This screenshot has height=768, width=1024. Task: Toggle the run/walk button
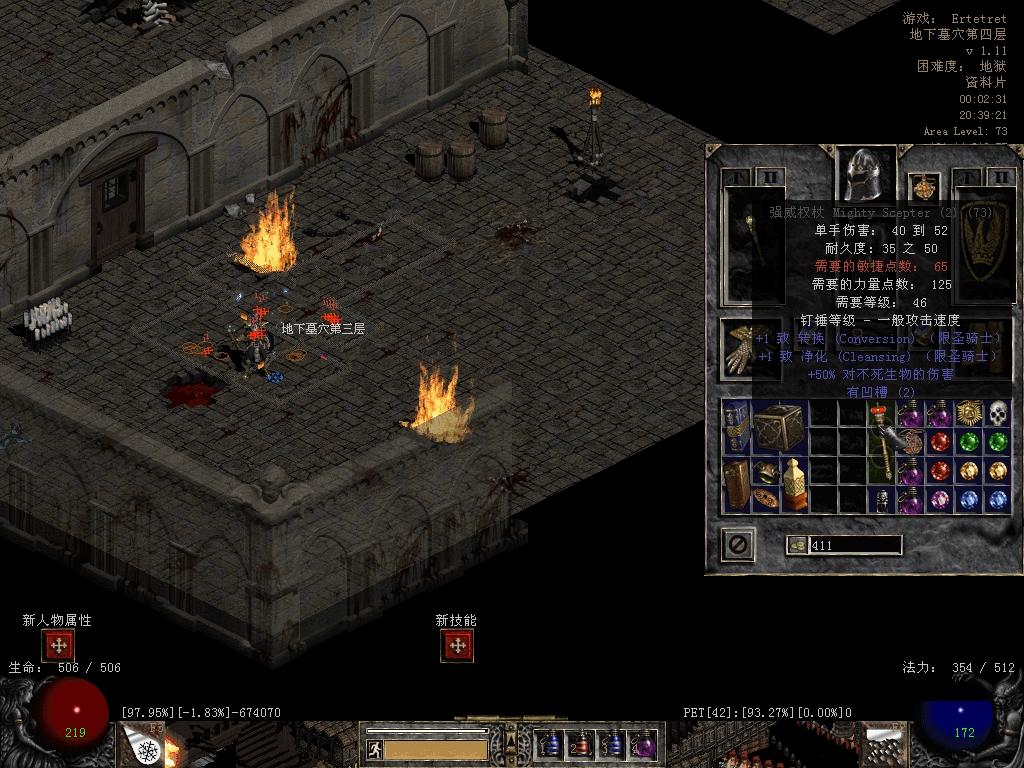[375, 749]
